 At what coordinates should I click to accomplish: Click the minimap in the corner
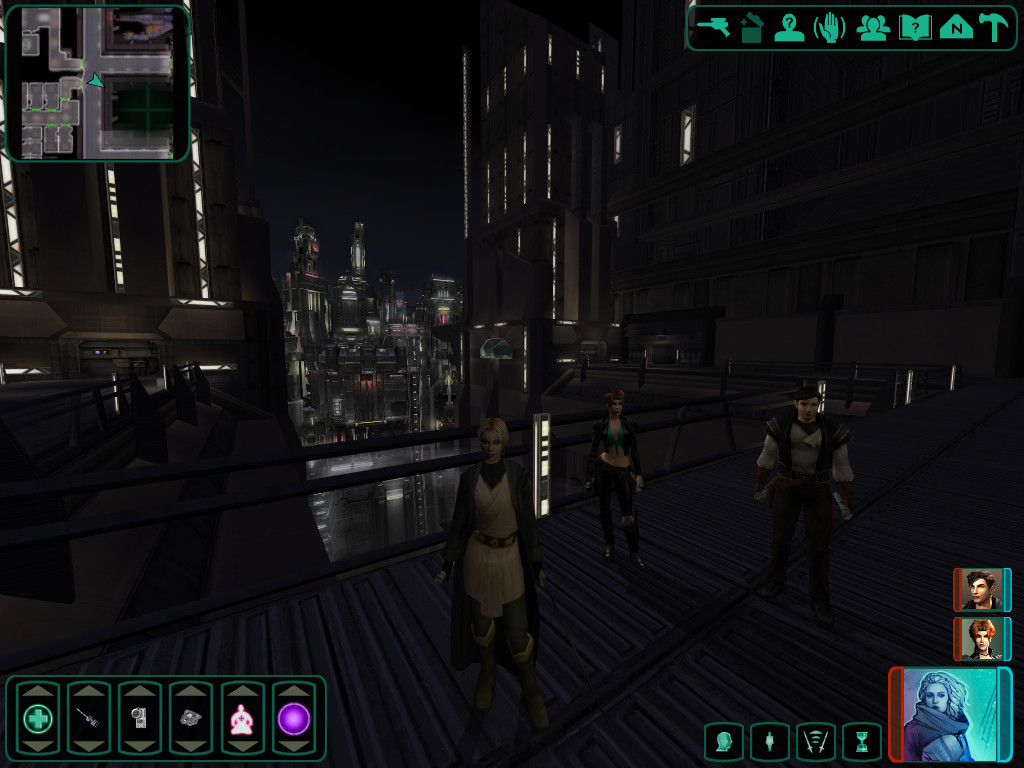98,83
